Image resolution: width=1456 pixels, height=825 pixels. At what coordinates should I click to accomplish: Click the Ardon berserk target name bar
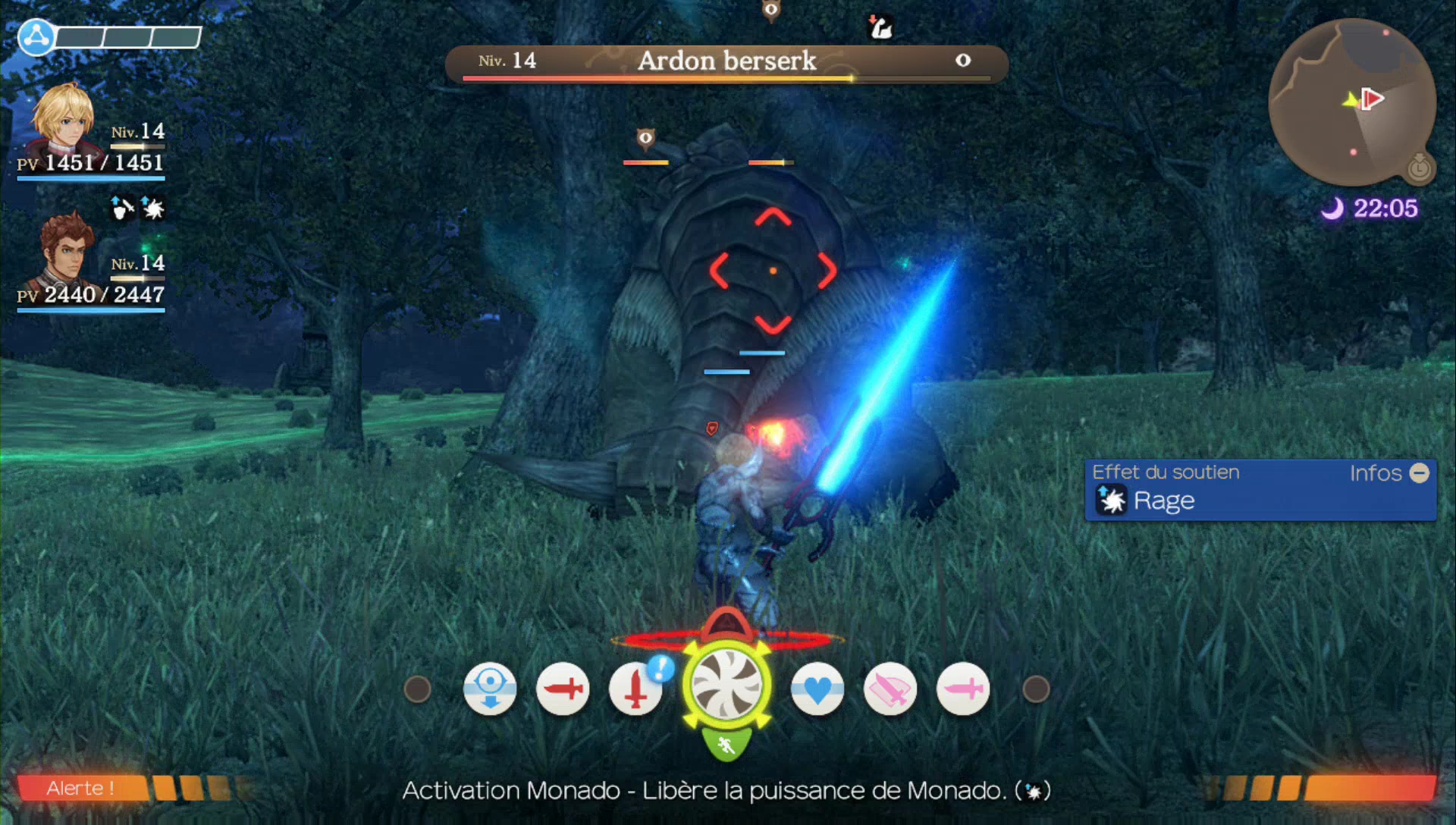(x=726, y=62)
